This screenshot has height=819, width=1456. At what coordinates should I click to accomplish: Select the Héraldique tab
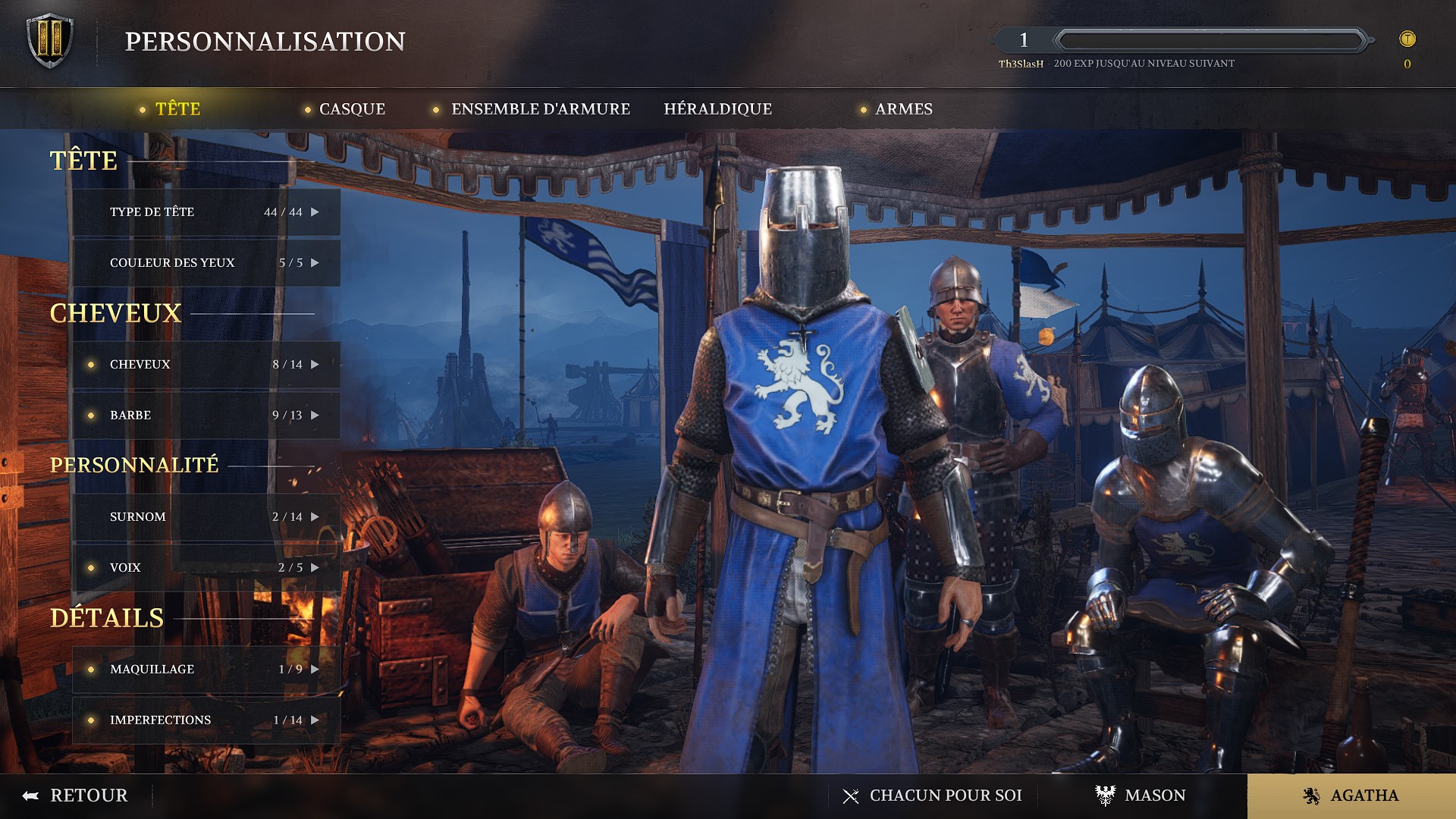[717, 109]
